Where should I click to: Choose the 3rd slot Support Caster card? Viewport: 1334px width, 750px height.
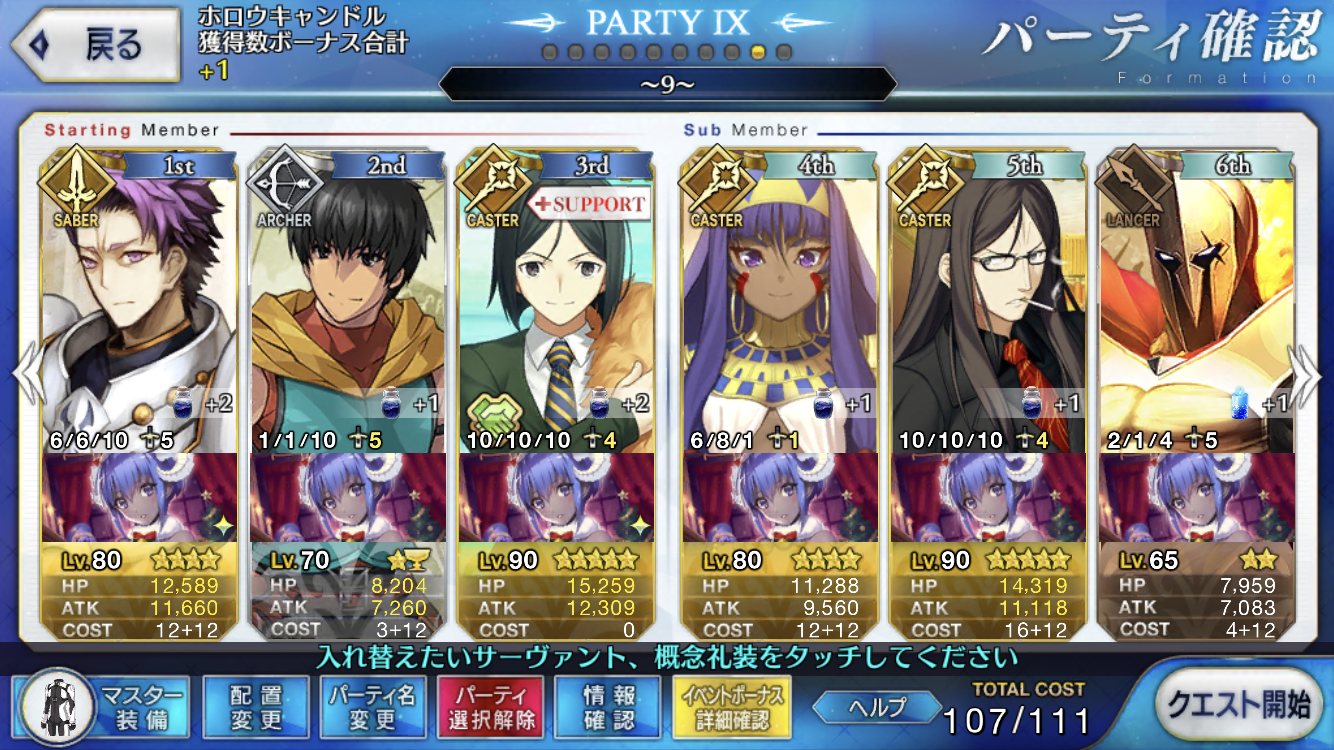pos(556,300)
